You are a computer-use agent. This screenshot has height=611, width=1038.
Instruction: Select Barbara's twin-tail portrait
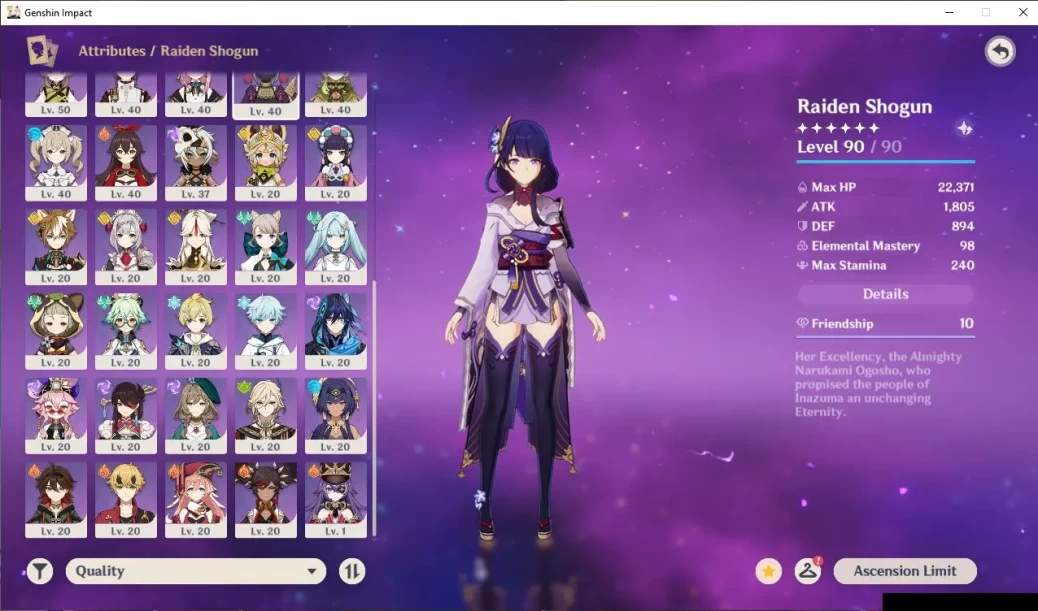56,159
